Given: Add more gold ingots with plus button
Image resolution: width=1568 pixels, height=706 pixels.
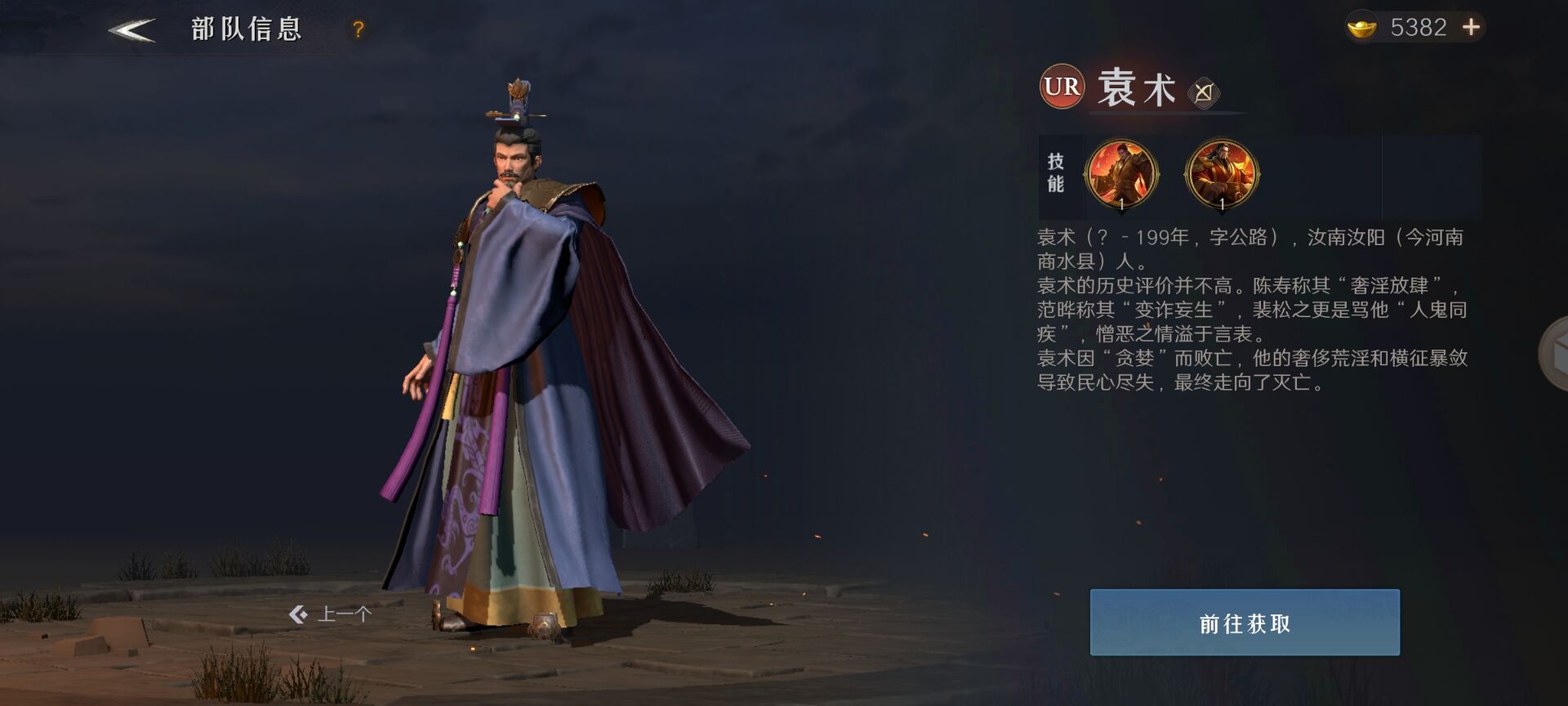Looking at the screenshot, I should 1471,28.
